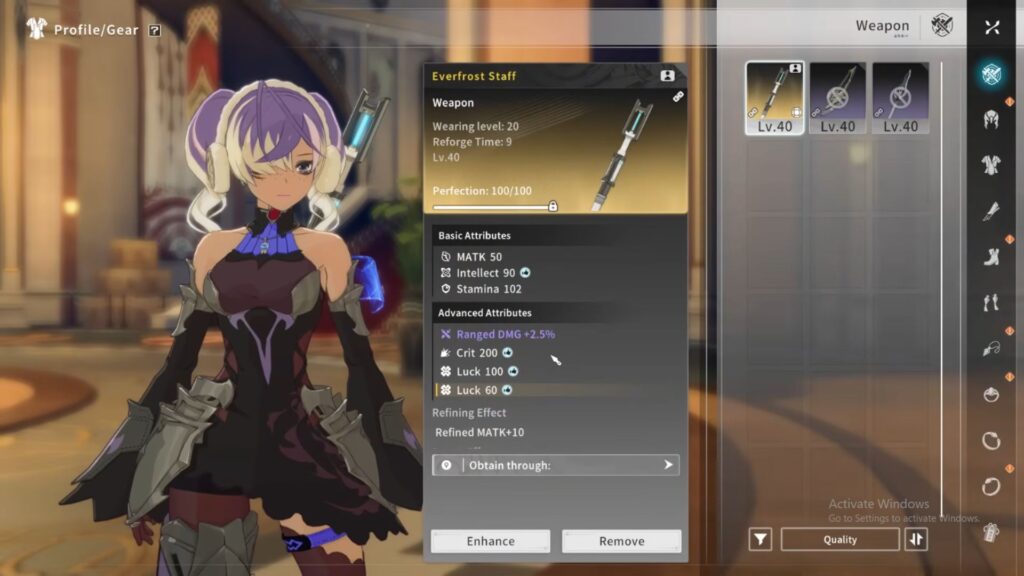Image resolution: width=1024 pixels, height=576 pixels.
Task: Switch to the gloves gear category
Action: pos(992,211)
